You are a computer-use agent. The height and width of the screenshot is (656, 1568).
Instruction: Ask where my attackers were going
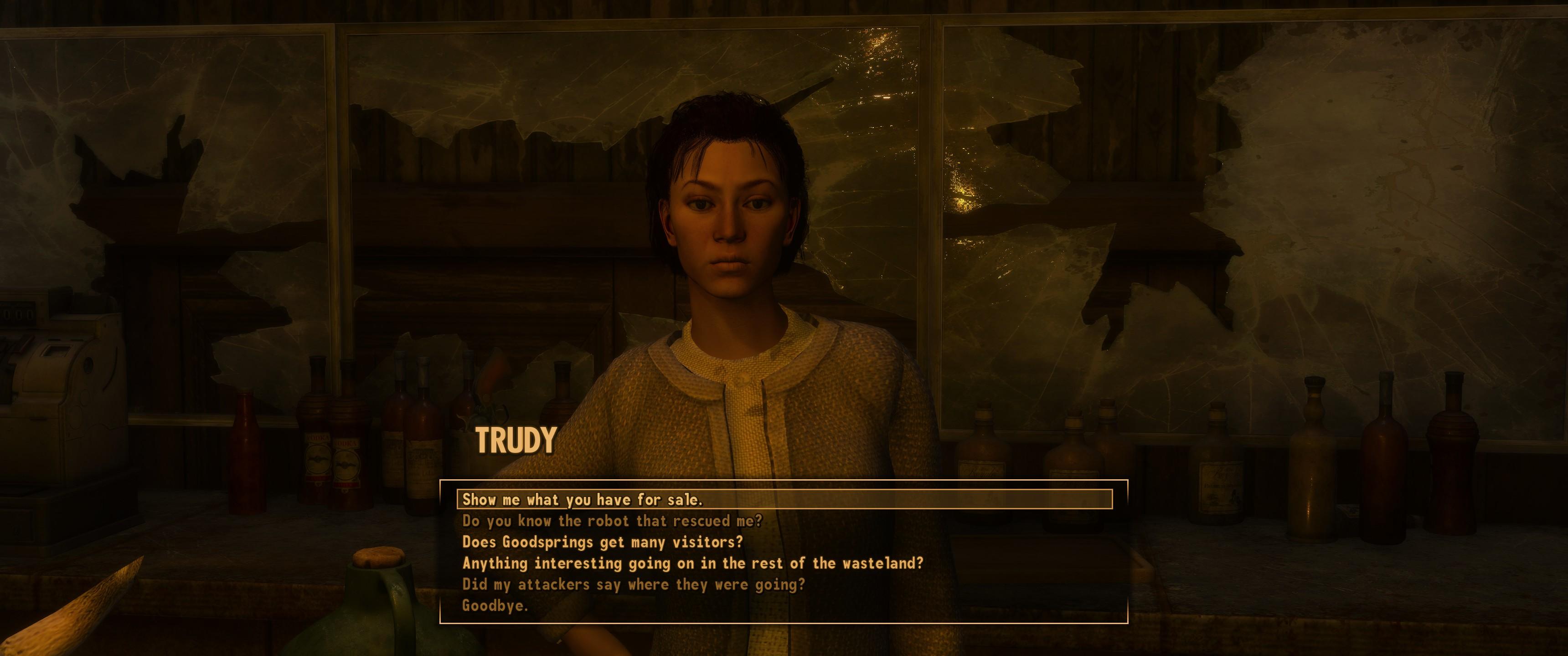pyautogui.click(x=634, y=584)
